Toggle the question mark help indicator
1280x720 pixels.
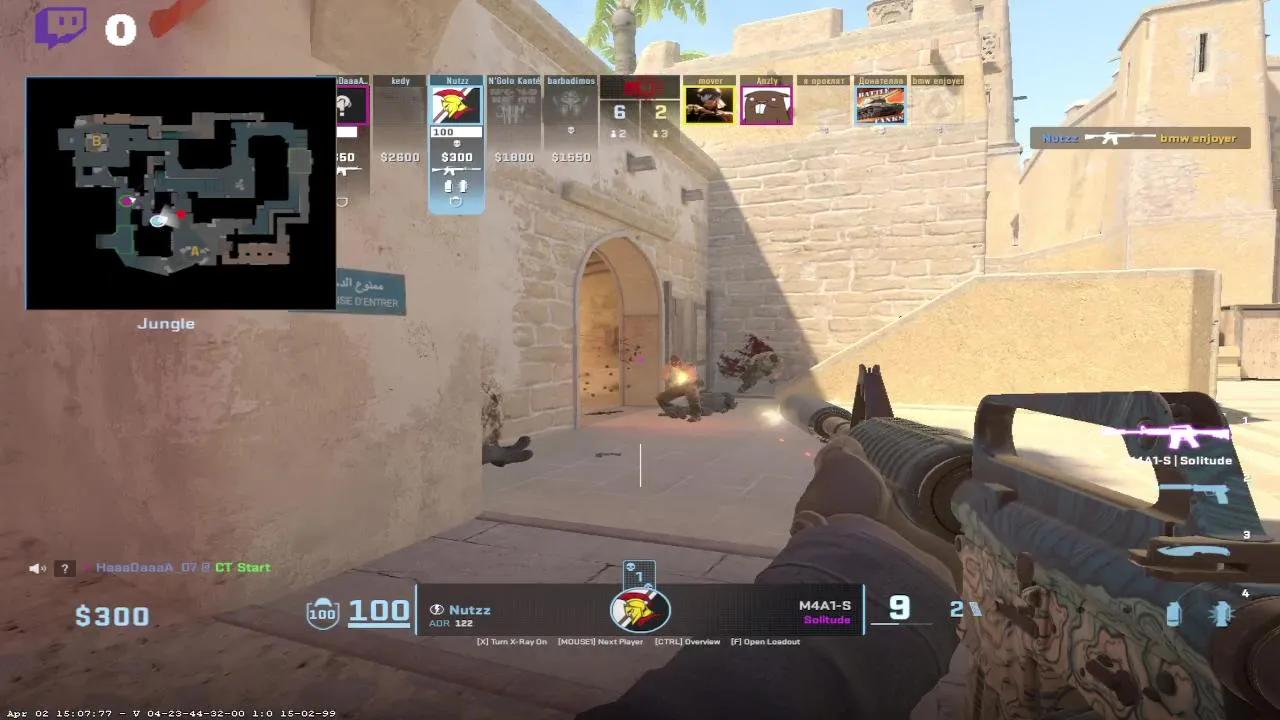click(x=64, y=567)
